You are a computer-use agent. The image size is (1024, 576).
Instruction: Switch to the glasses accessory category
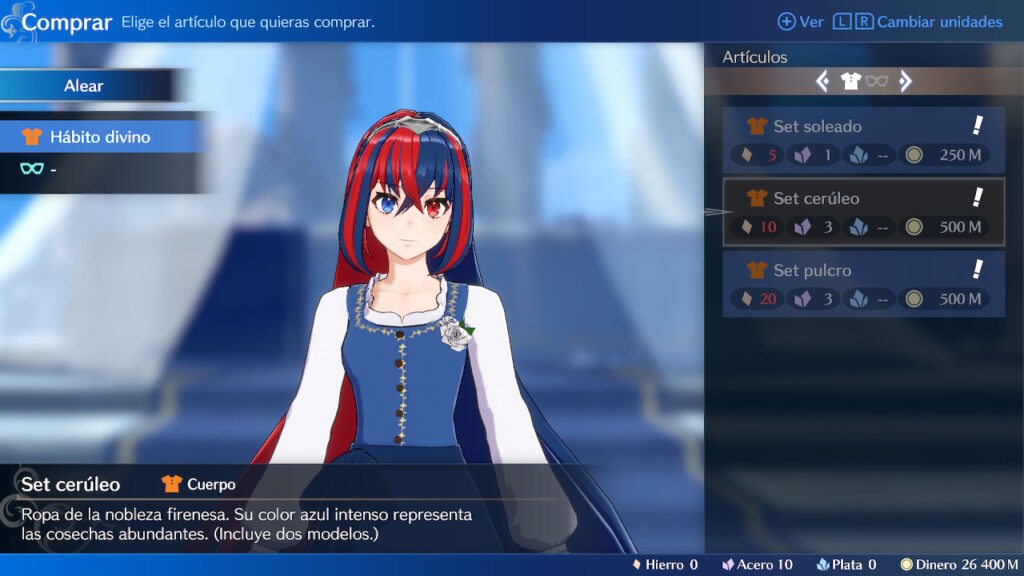pyautogui.click(x=877, y=82)
